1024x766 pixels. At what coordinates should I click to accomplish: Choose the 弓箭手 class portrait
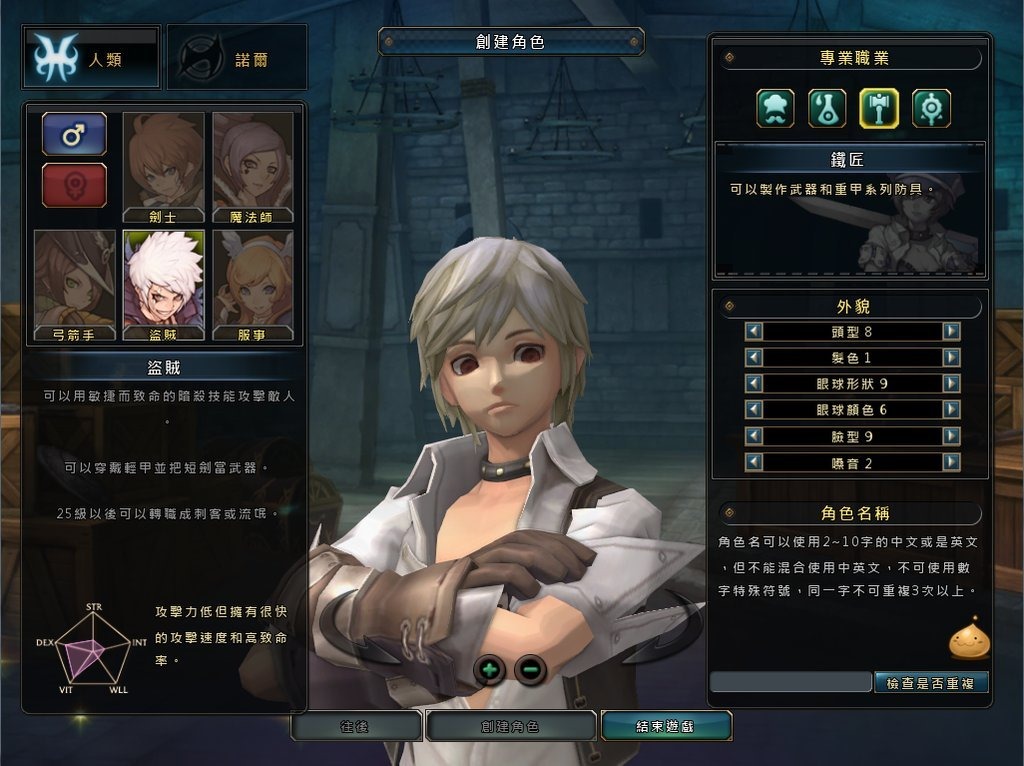(x=75, y=285)
